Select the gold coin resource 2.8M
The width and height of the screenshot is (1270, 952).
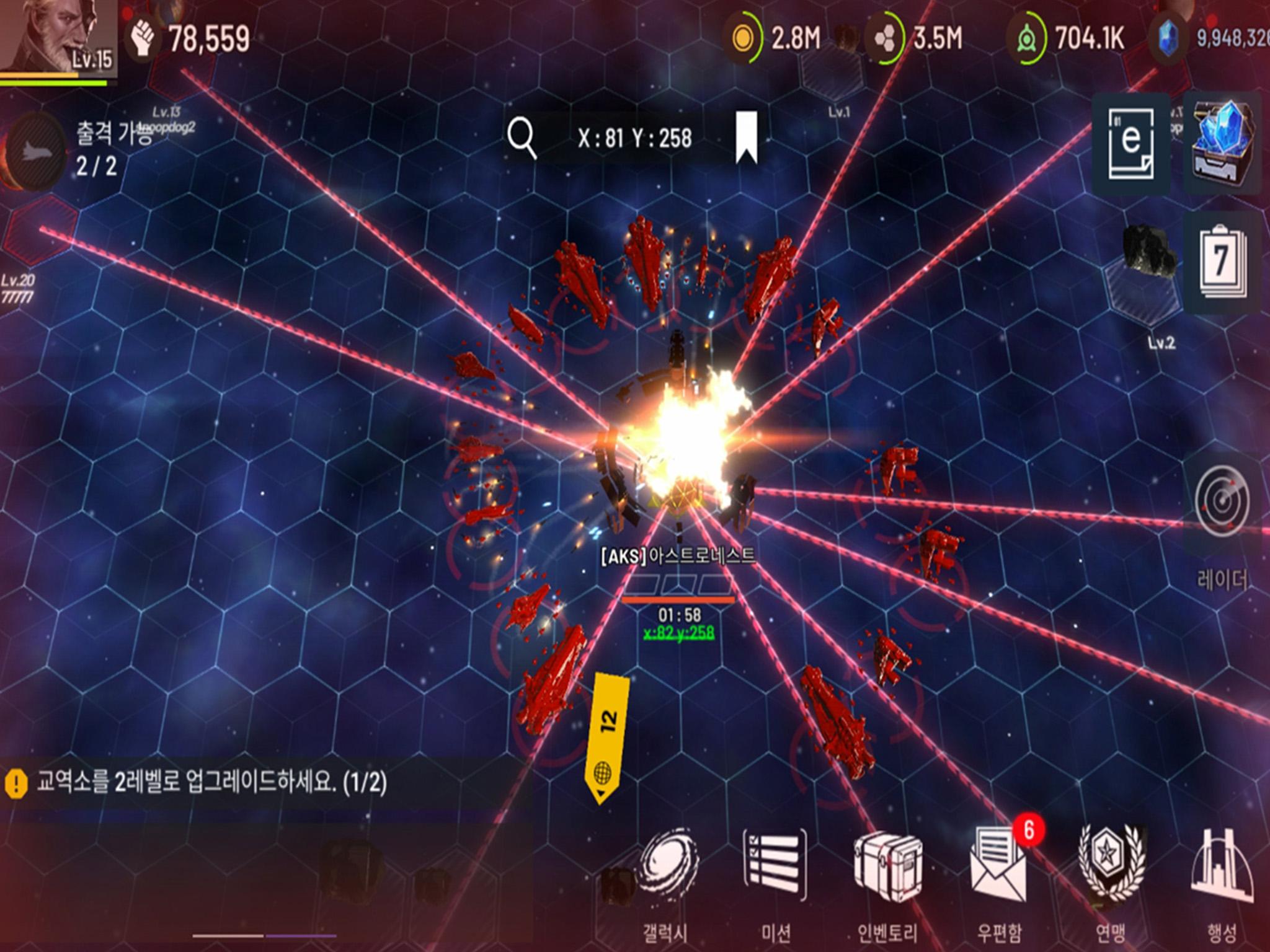[775, 38]
